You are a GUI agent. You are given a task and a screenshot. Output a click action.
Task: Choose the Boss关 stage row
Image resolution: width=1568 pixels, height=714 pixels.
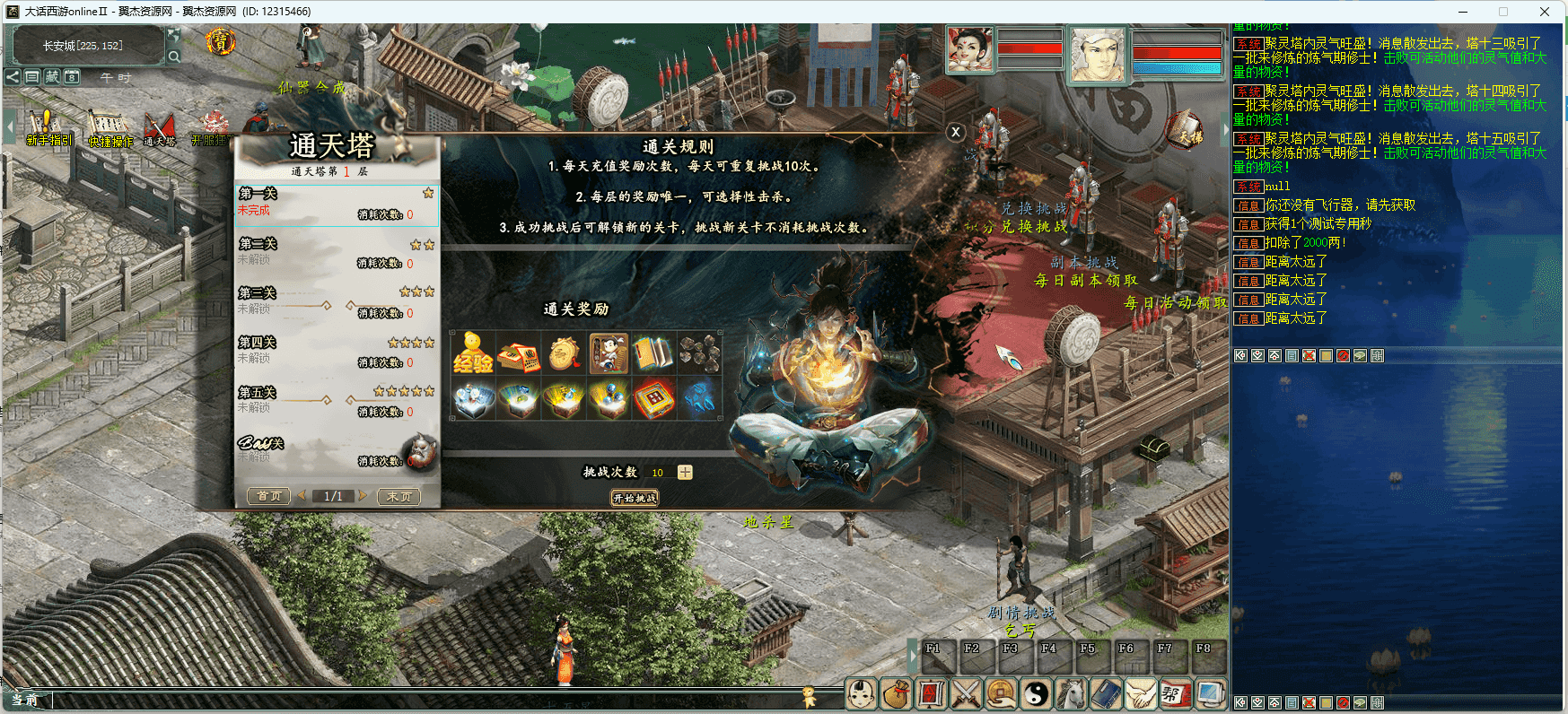click(337, 451)
